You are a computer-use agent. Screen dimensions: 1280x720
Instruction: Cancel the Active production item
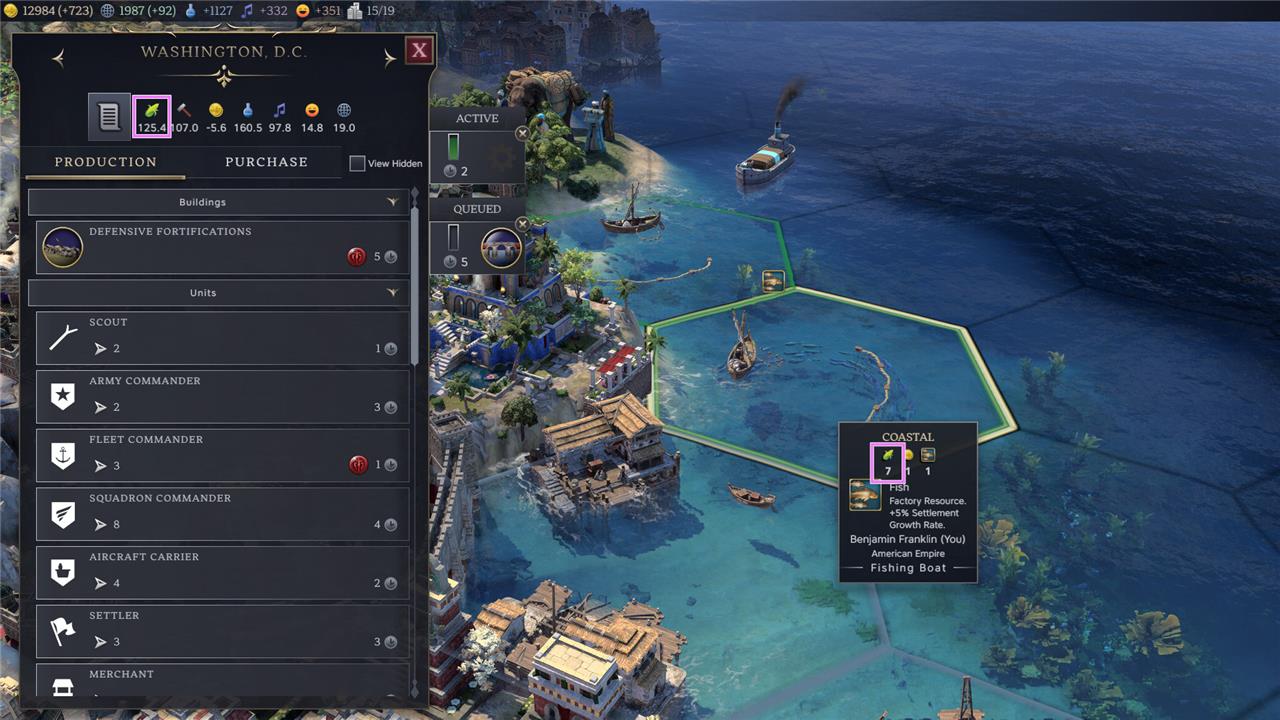tap(522, 133)
